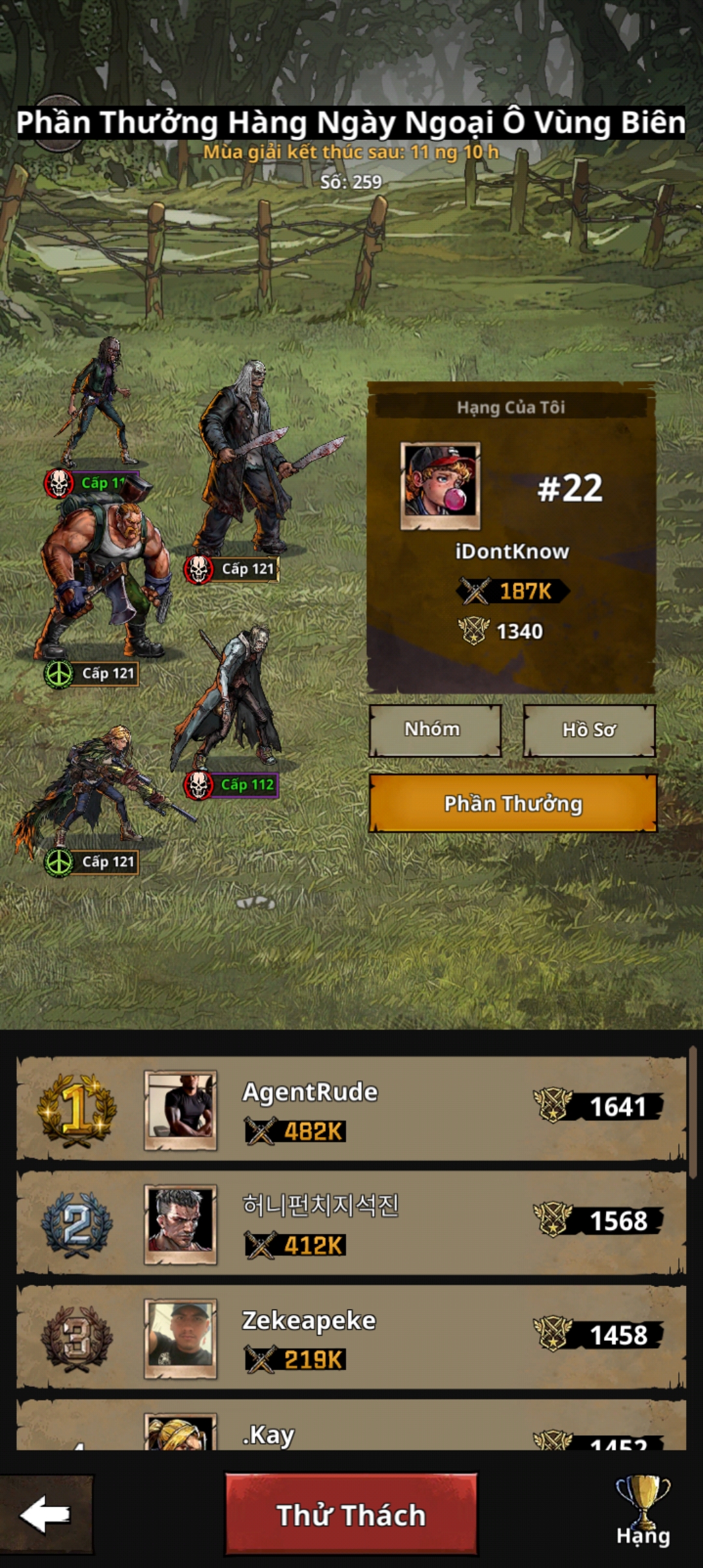Image resolution: width=703 pixels, height=1568 pixels.
Task: Click the orange Phần Thưởng rewards button
Action: point(513,804)
